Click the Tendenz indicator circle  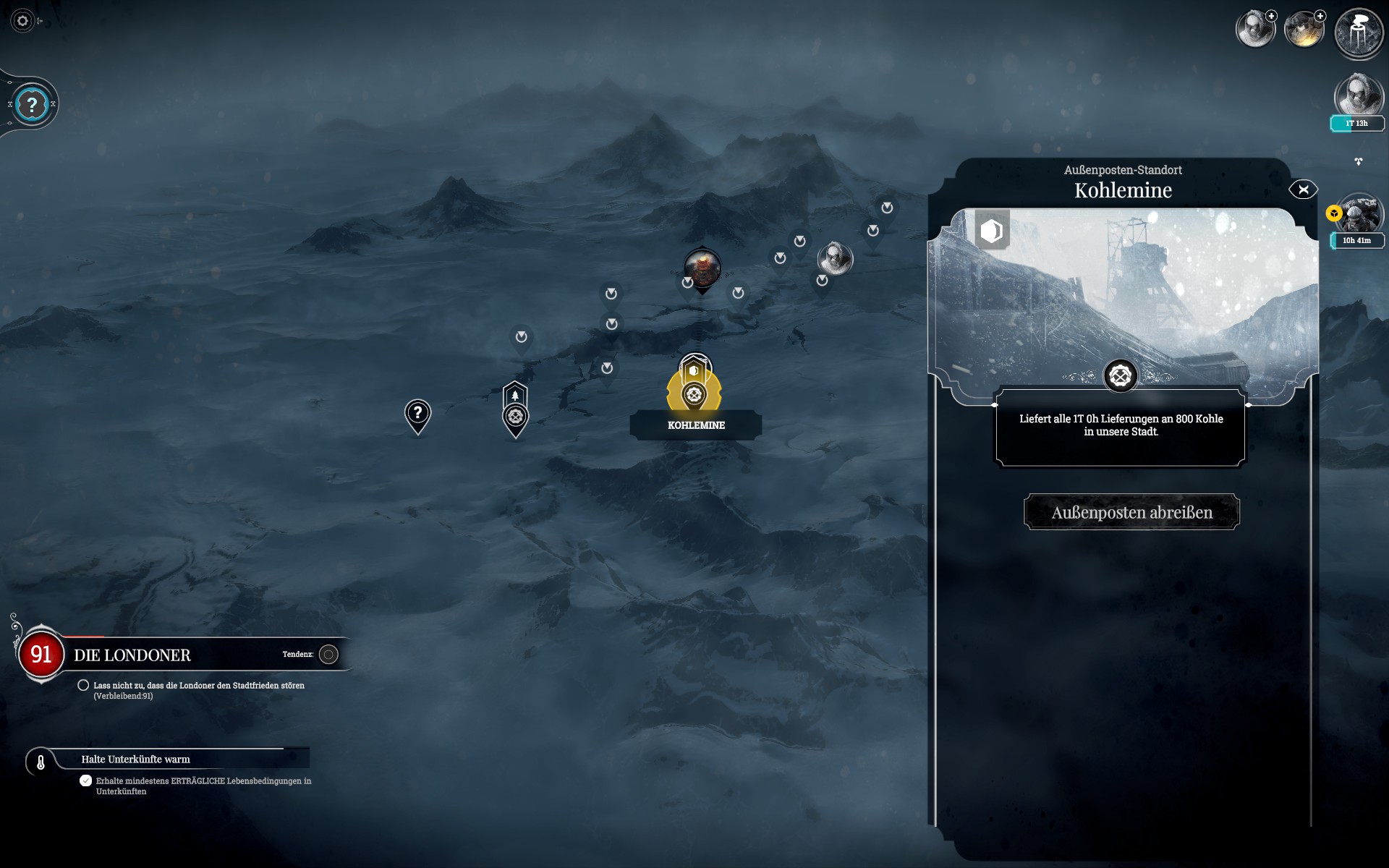[x=328, y=655]
